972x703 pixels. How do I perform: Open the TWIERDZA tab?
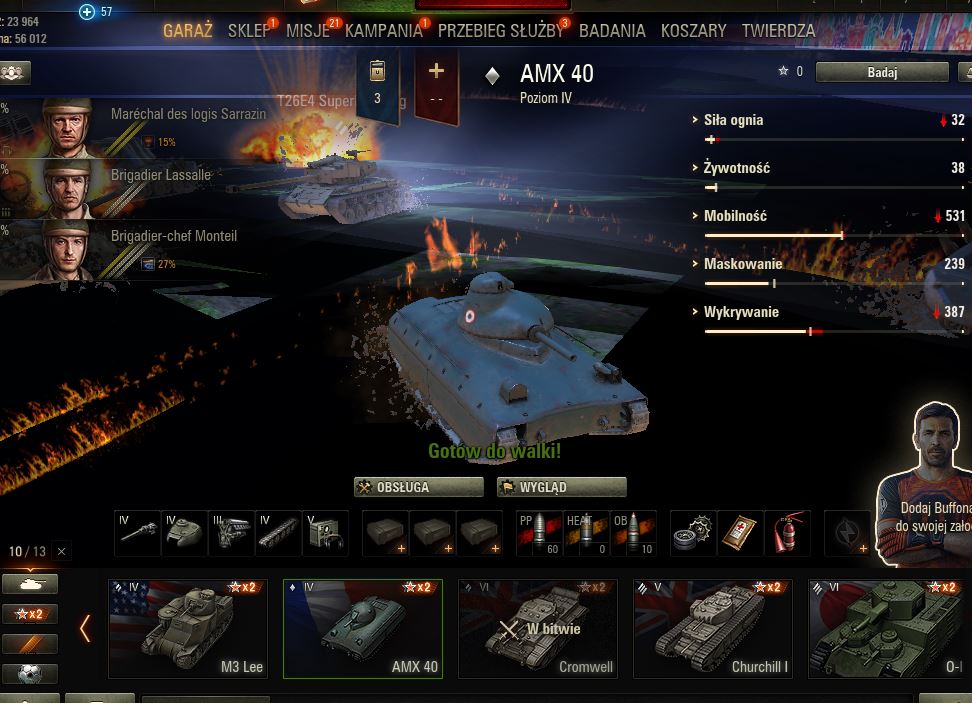pos(778,31)
